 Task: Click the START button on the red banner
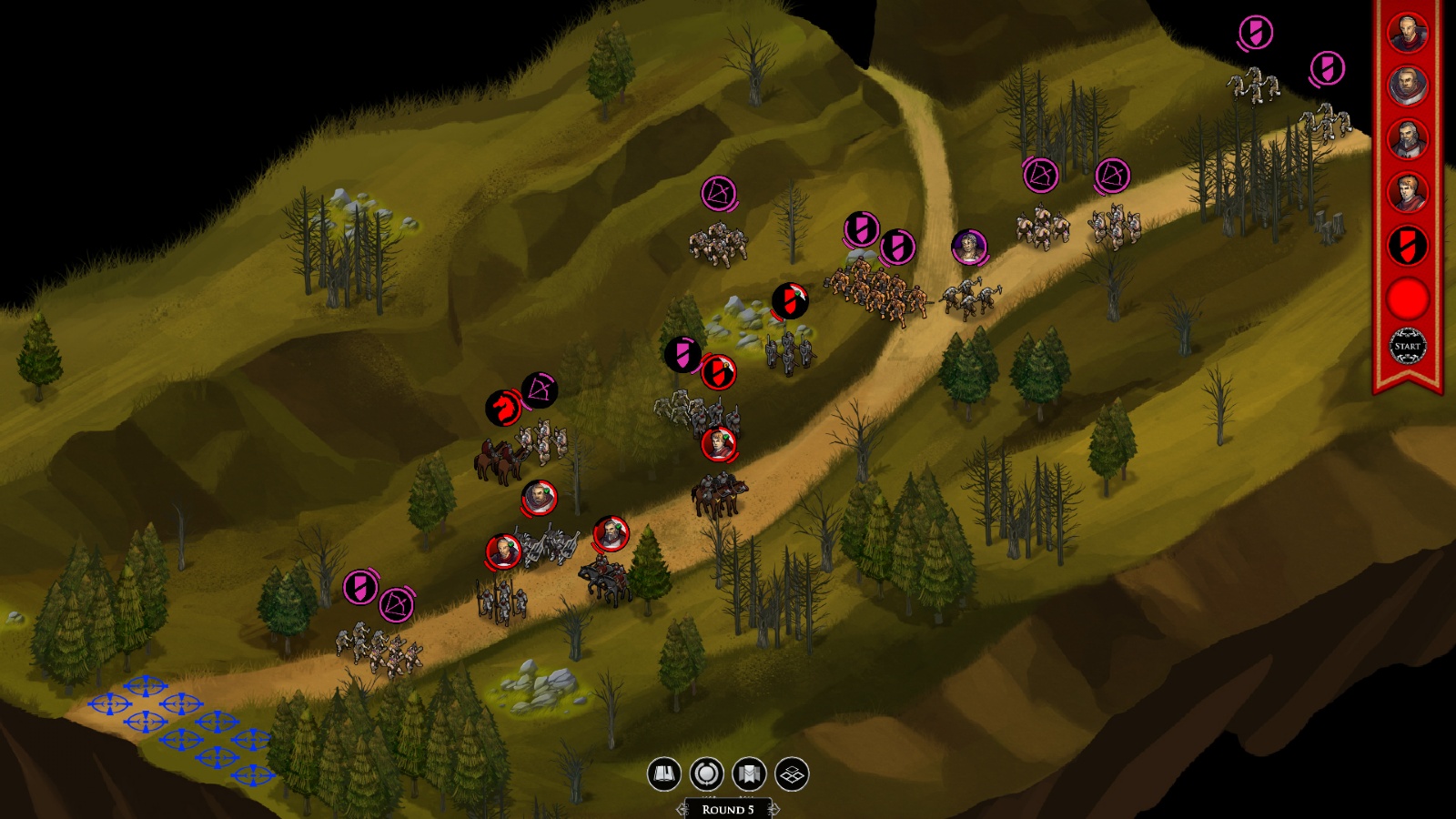[1407, 347]
